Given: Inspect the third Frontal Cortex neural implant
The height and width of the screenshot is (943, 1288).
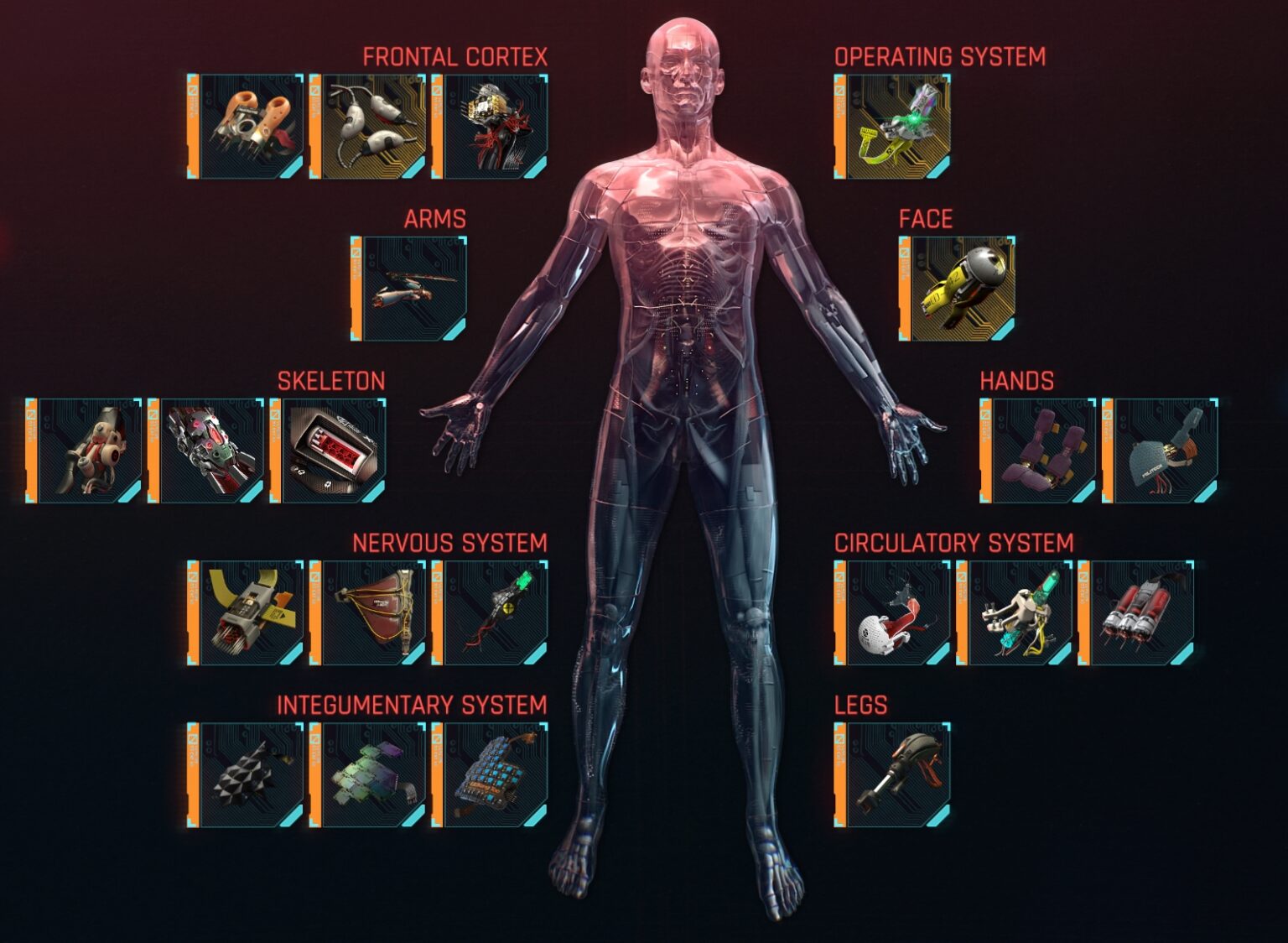Looking at the screenshot, I should (x=495, y=126).
